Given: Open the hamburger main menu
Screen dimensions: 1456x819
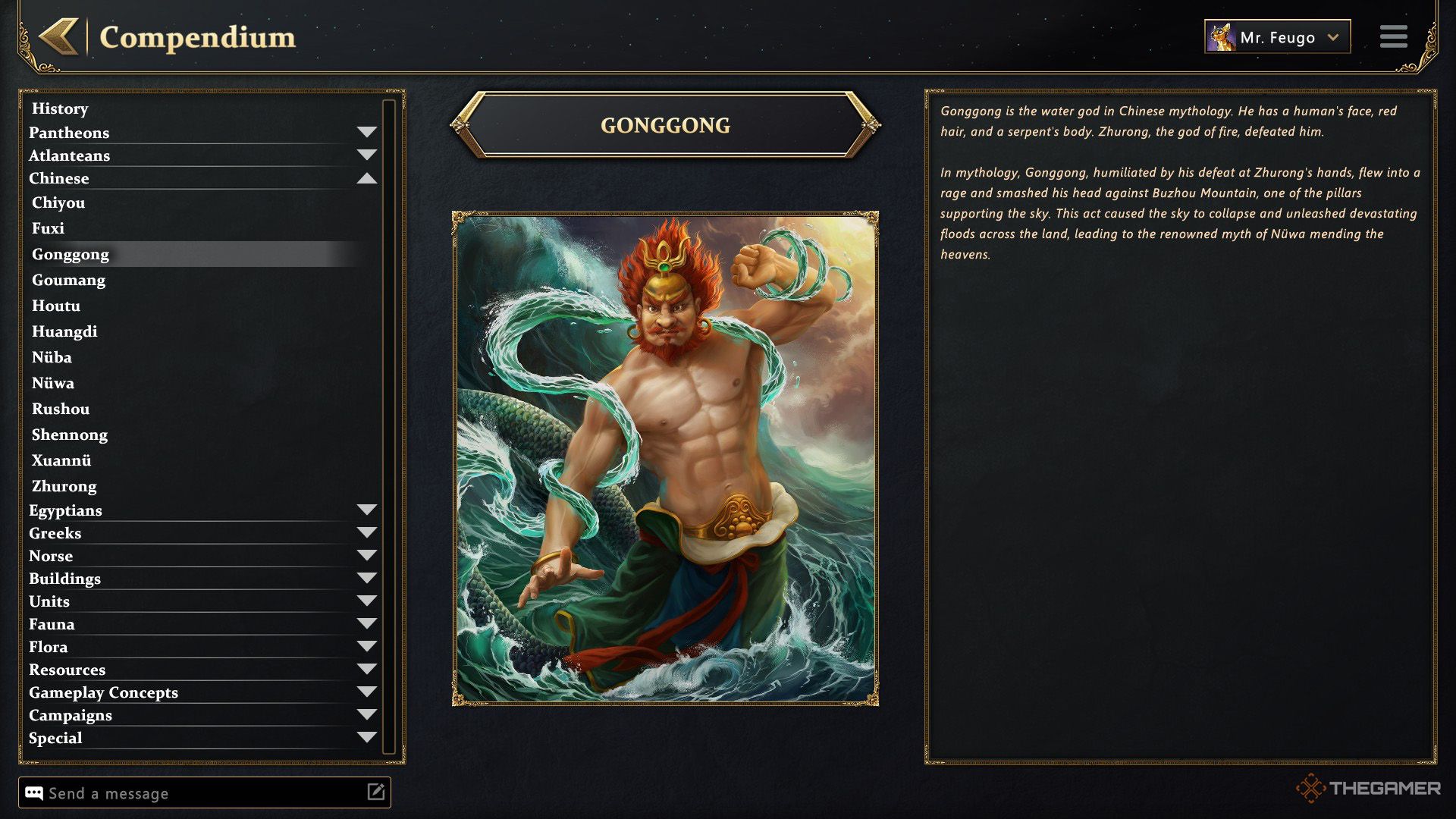Looking at the screenshot, I should (1393, 36).
